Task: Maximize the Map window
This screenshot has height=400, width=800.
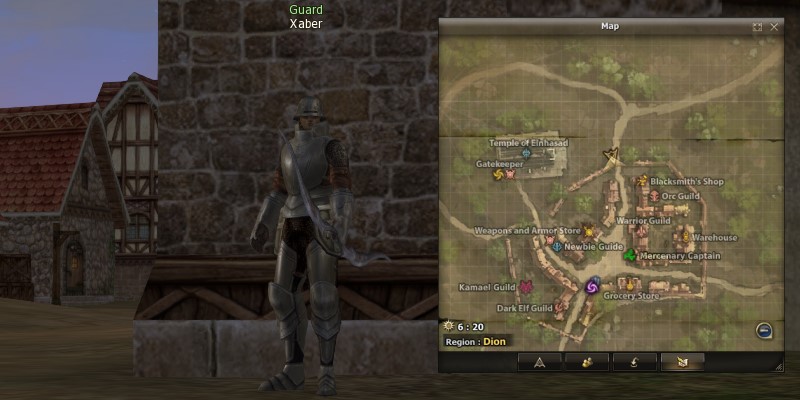Action: pos(757,27)
